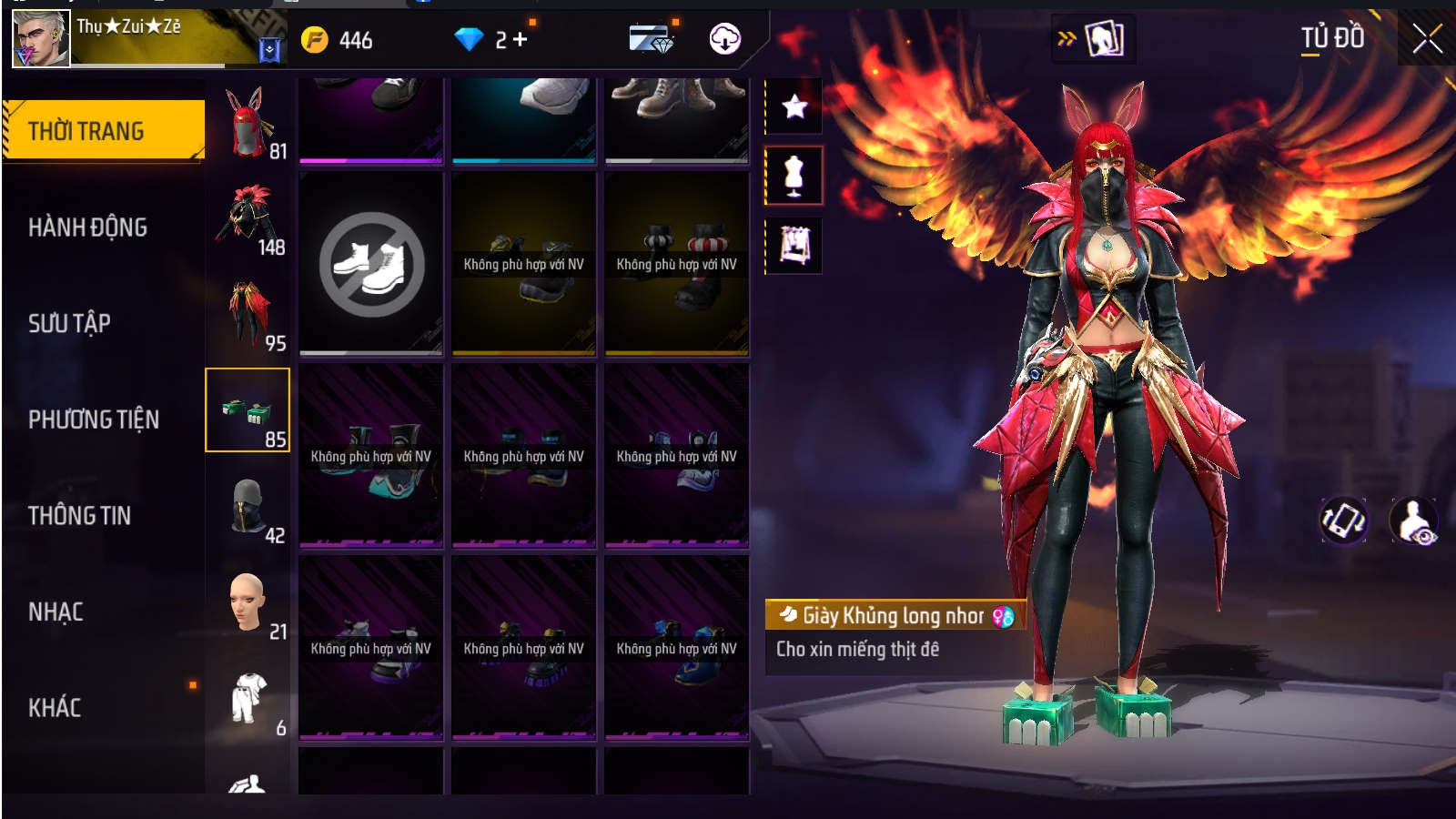
Task: Open the player profile avatar
Action: point(41,39)
